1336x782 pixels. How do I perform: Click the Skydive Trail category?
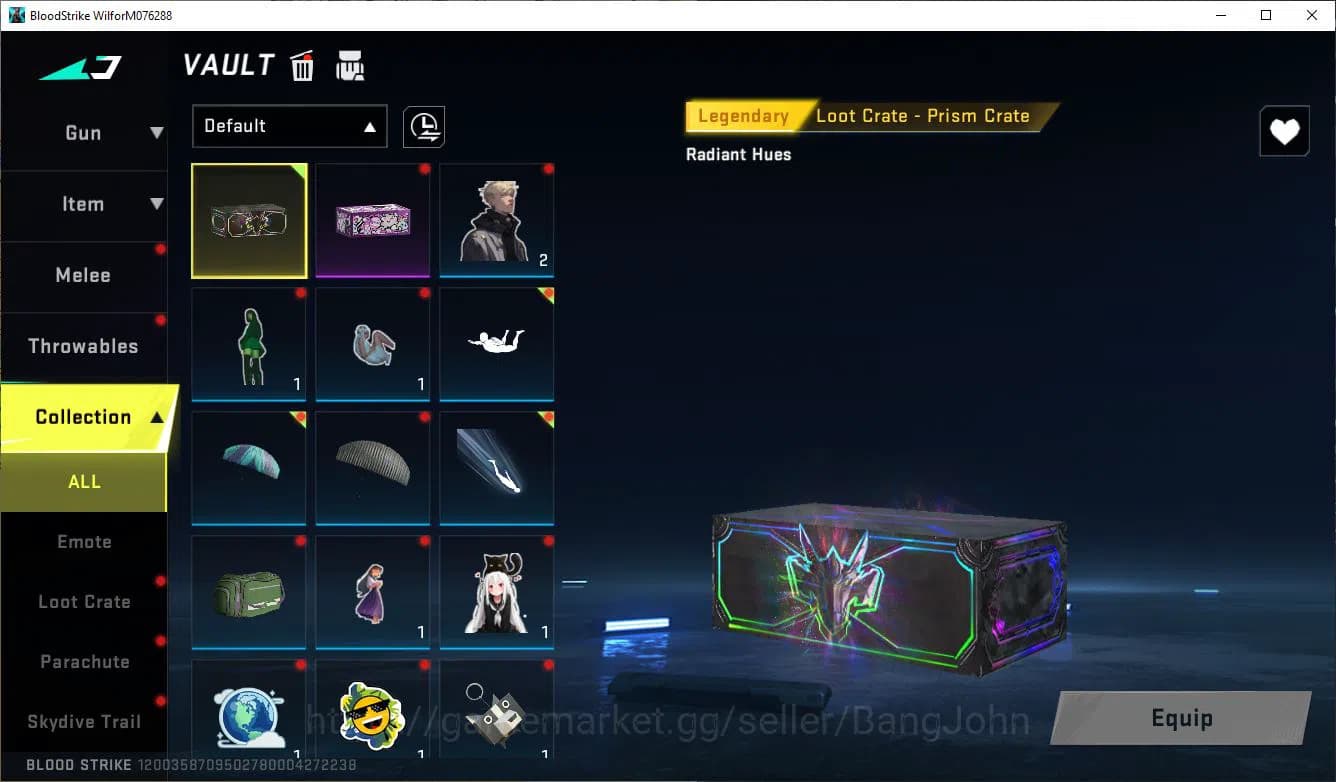84,721
